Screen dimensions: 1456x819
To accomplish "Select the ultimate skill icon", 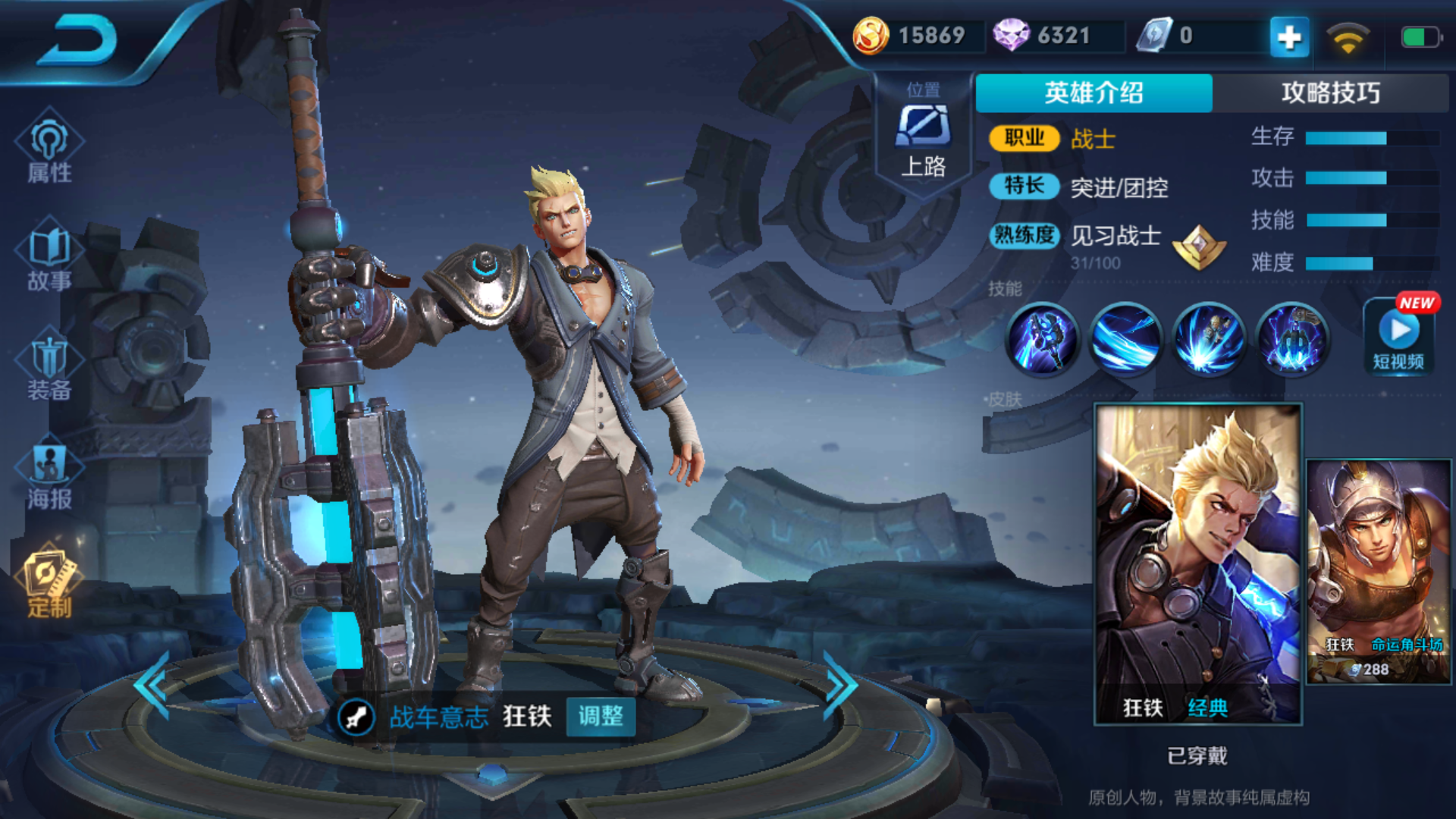I will (1292, 340).
